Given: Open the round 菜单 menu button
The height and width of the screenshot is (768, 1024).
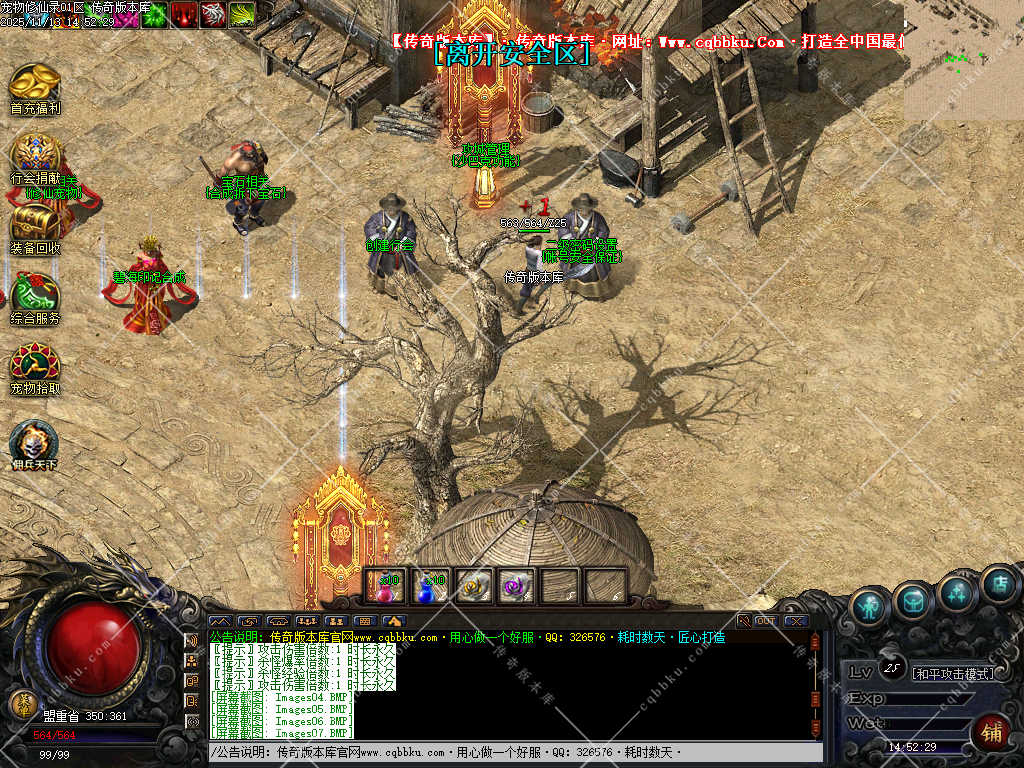Looking at the screenshot, I should 22,703.
